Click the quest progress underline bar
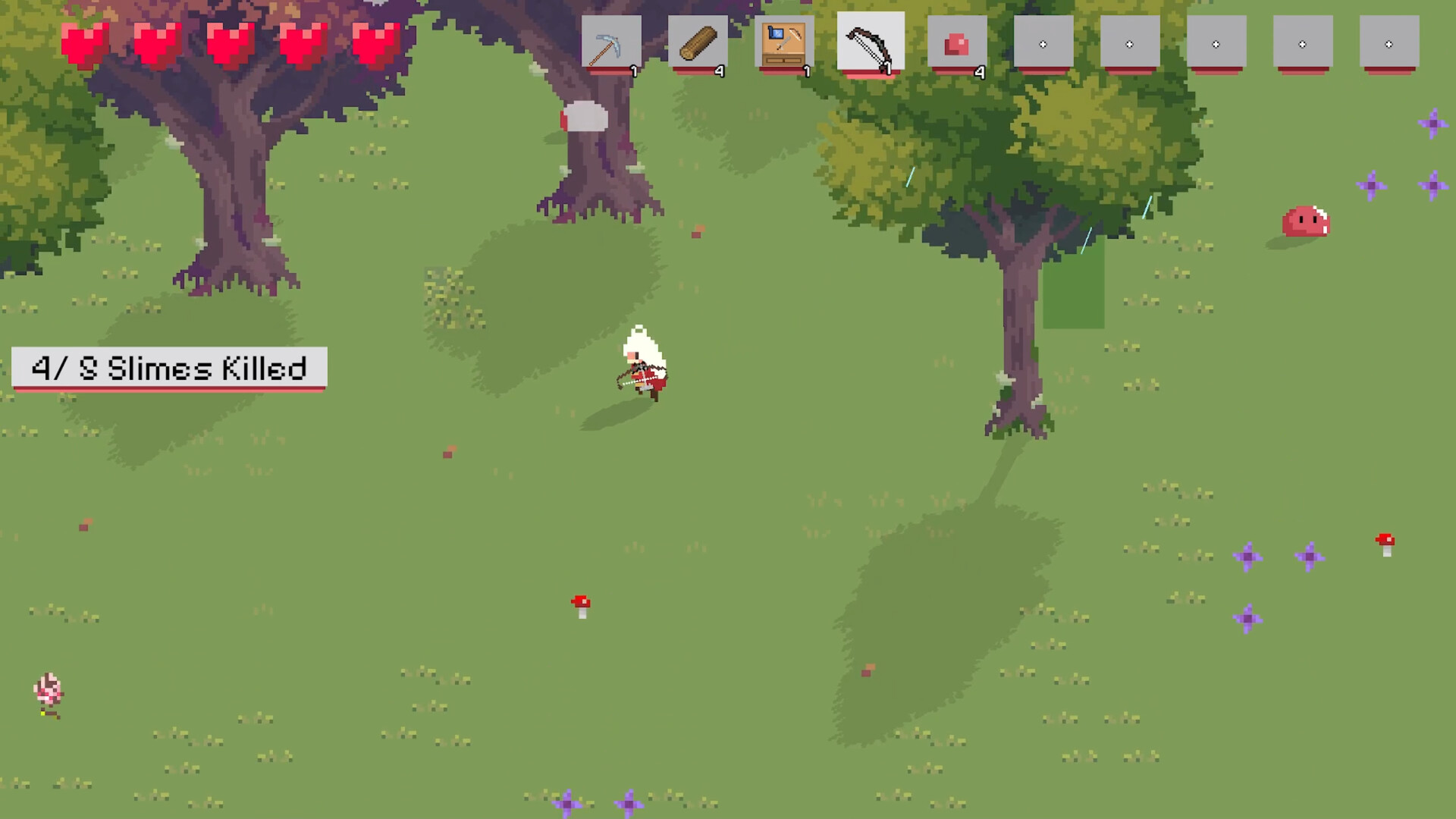Viewport: 1456px width, 819px height. pos(168,390)
